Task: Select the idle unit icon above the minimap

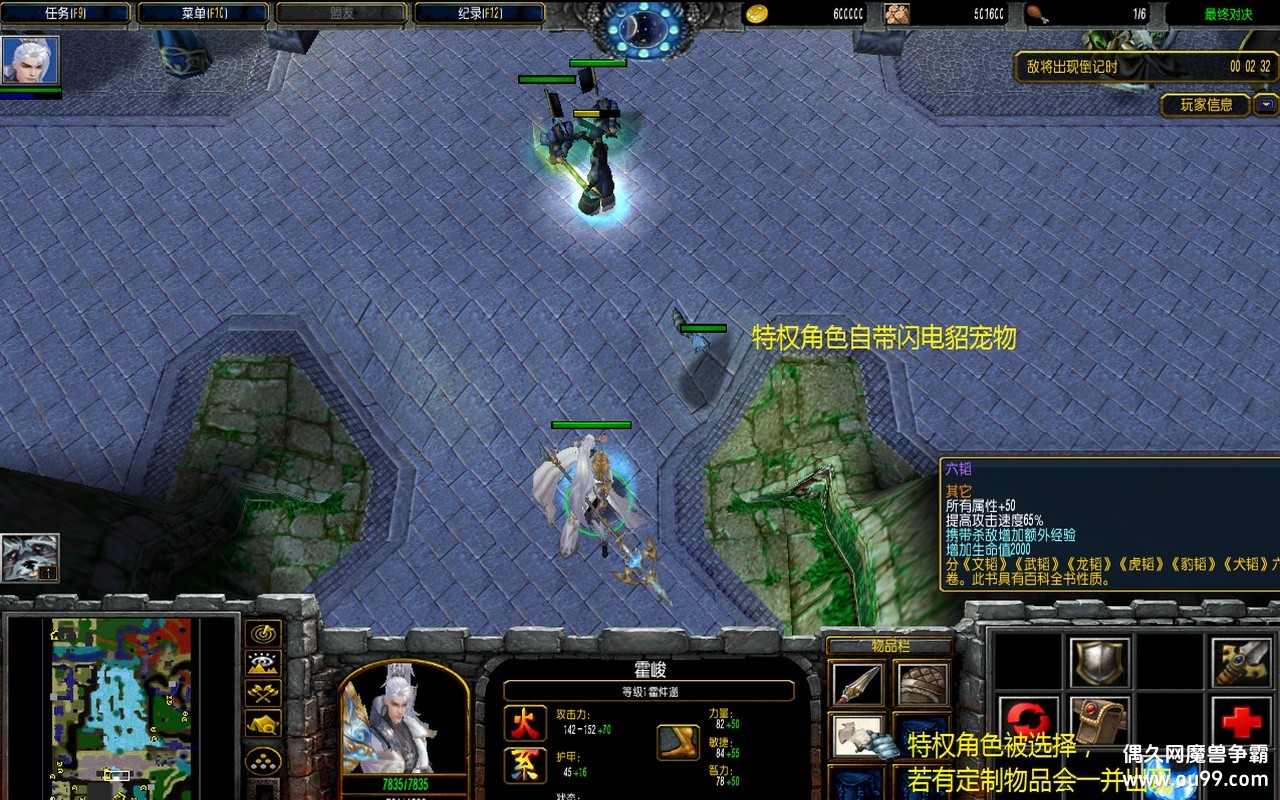Action: 29,557
